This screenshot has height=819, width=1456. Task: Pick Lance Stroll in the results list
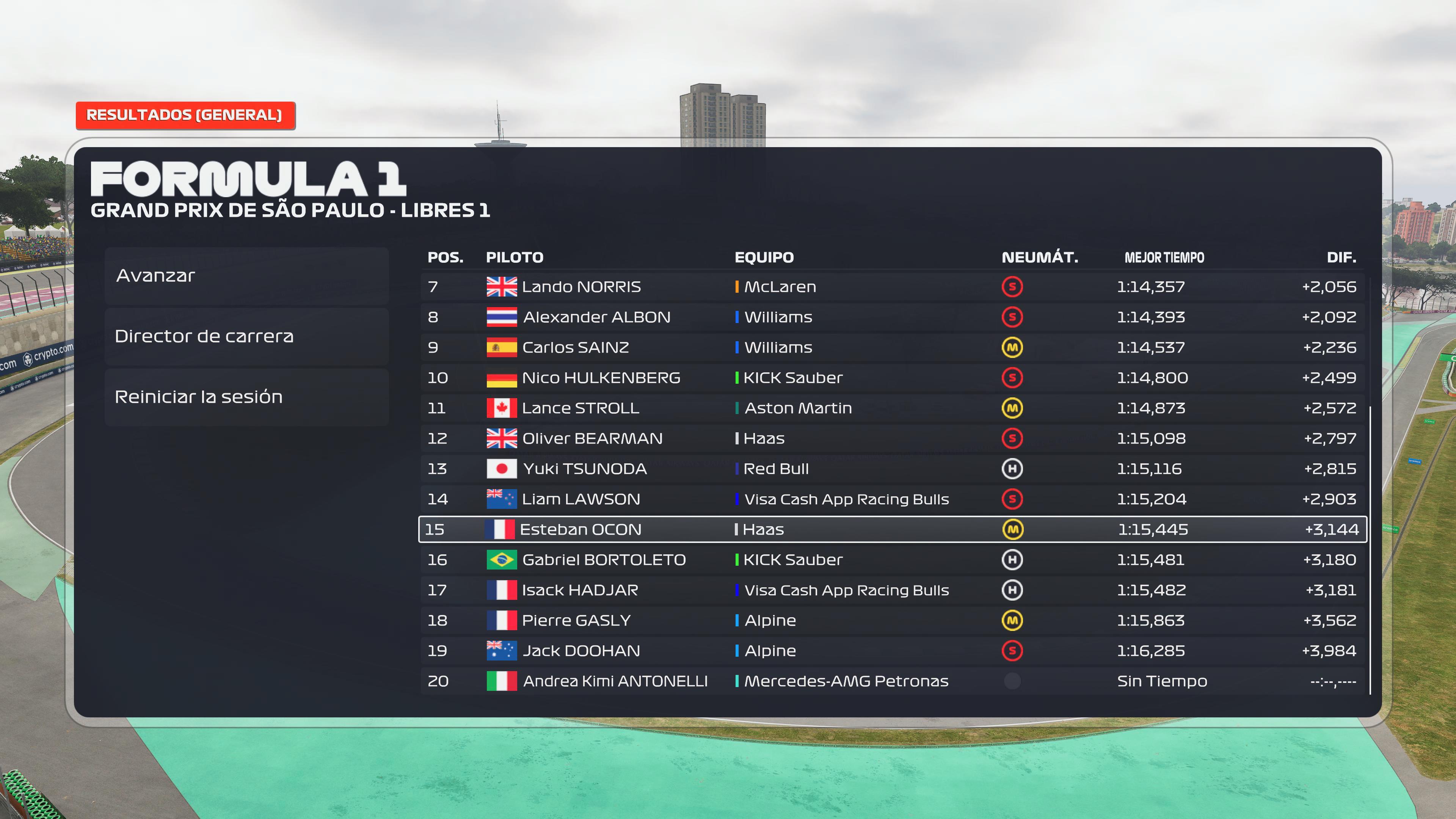[x=892, y=408]
